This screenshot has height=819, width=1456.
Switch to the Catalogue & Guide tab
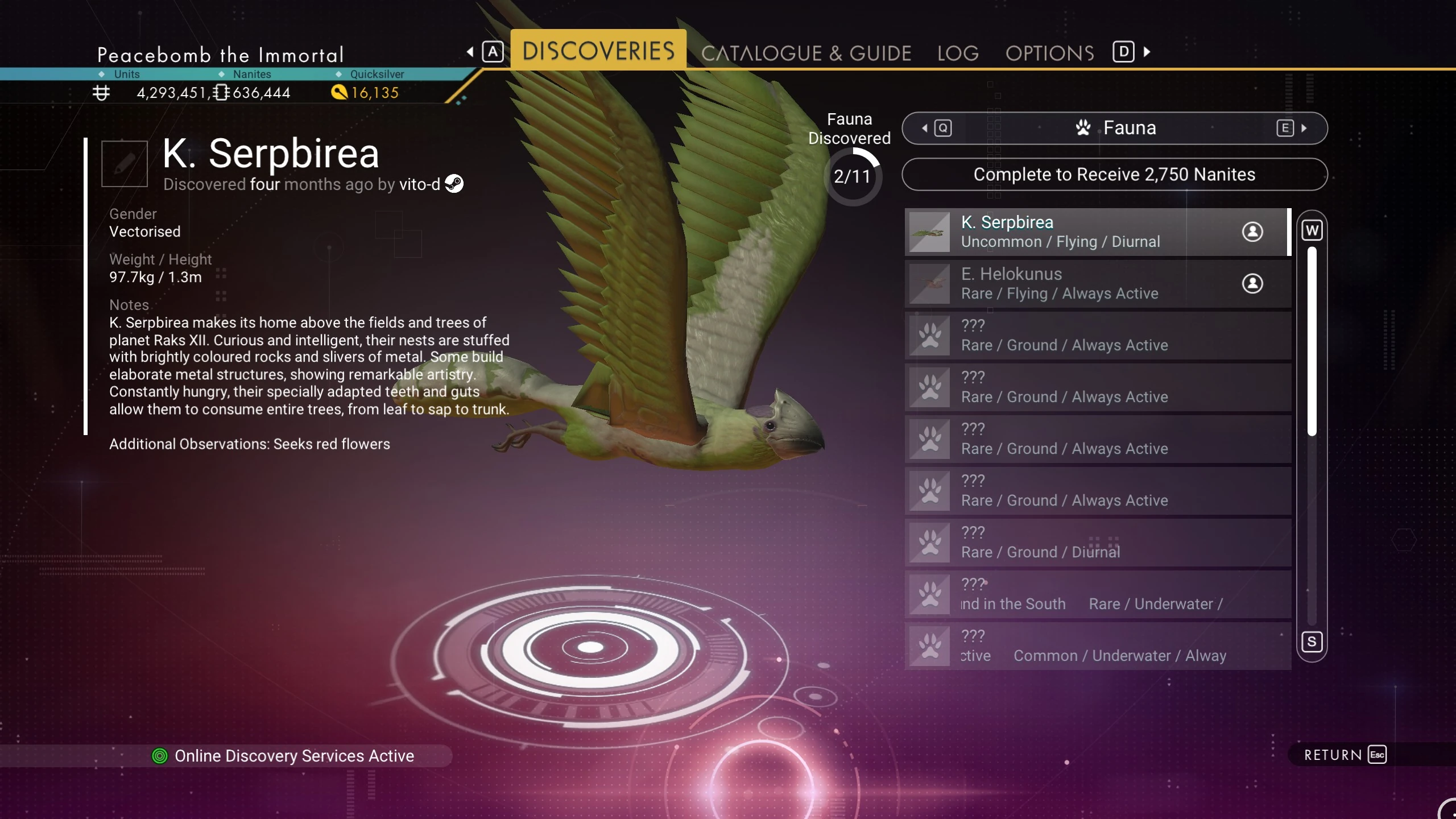tap(806, 53)
